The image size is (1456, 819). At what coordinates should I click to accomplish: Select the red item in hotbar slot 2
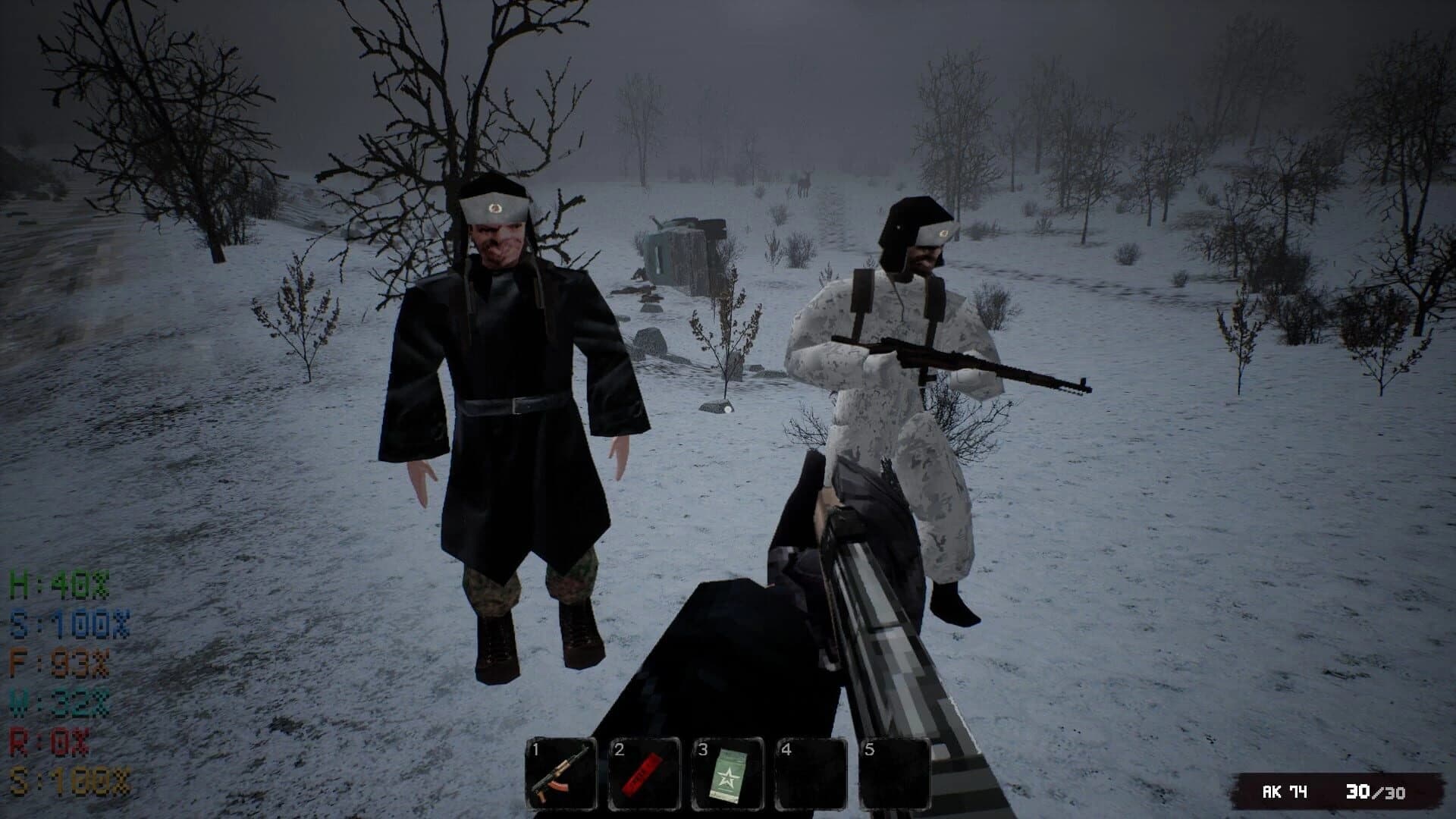pyautogui.click(x=642, y=770)
